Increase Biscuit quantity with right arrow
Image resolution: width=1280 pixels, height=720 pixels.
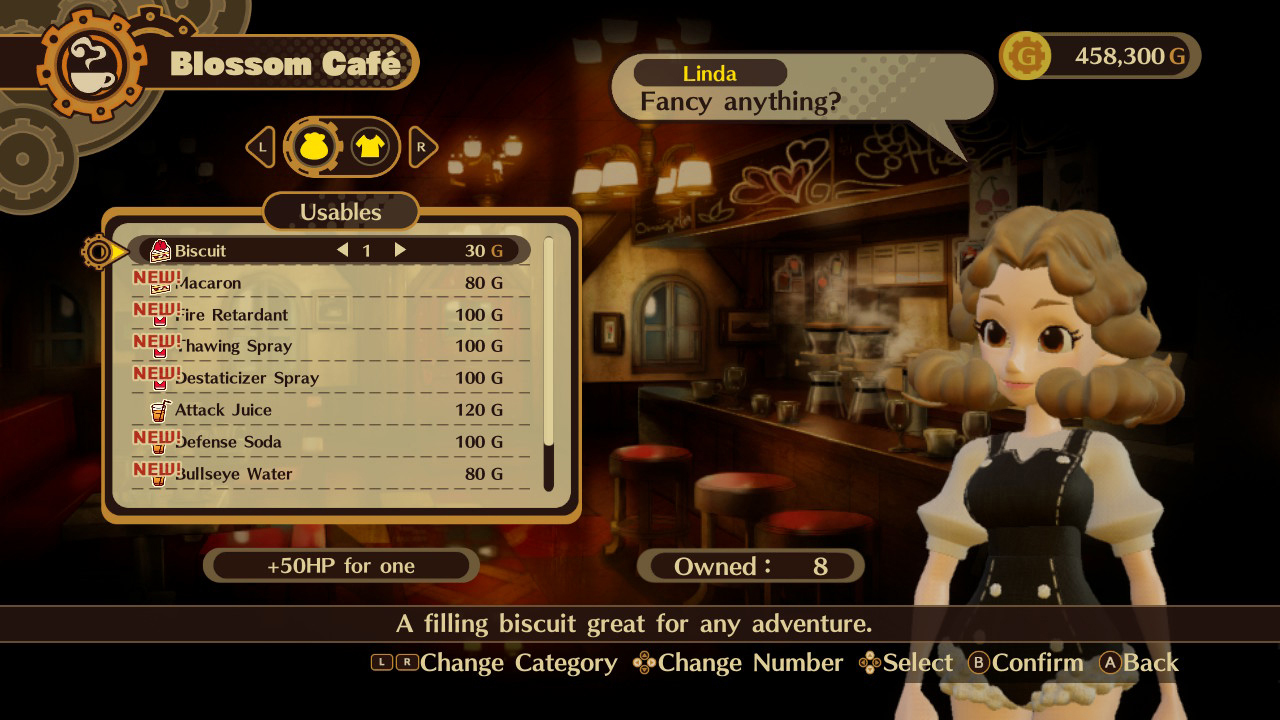(399, 250)
